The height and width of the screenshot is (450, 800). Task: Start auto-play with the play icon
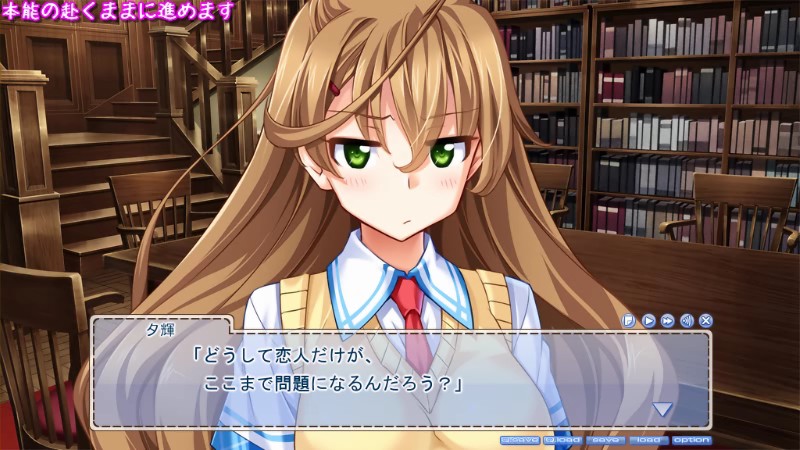coord(648,321)
